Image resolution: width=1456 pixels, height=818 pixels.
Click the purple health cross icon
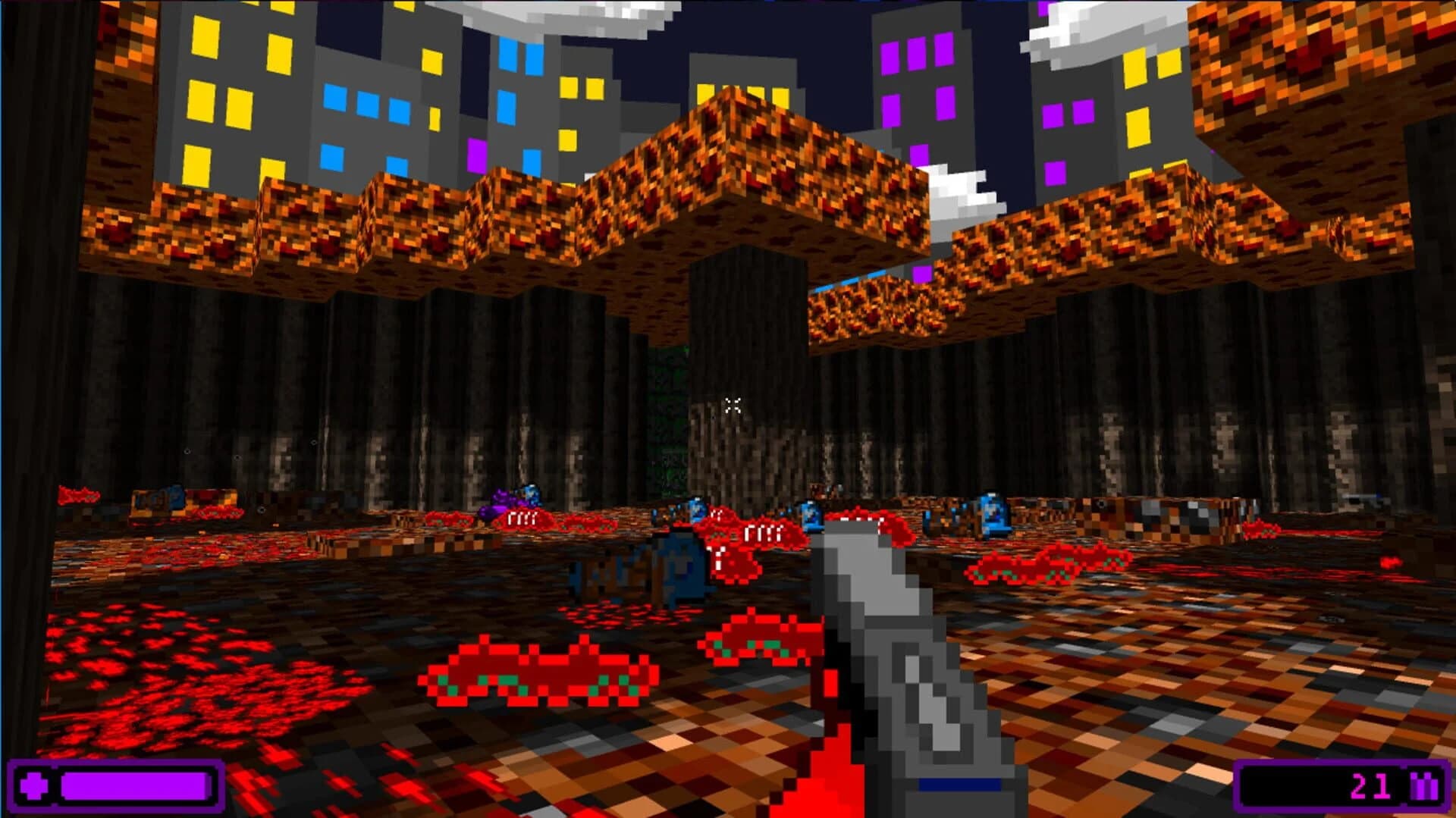(33, 785)
